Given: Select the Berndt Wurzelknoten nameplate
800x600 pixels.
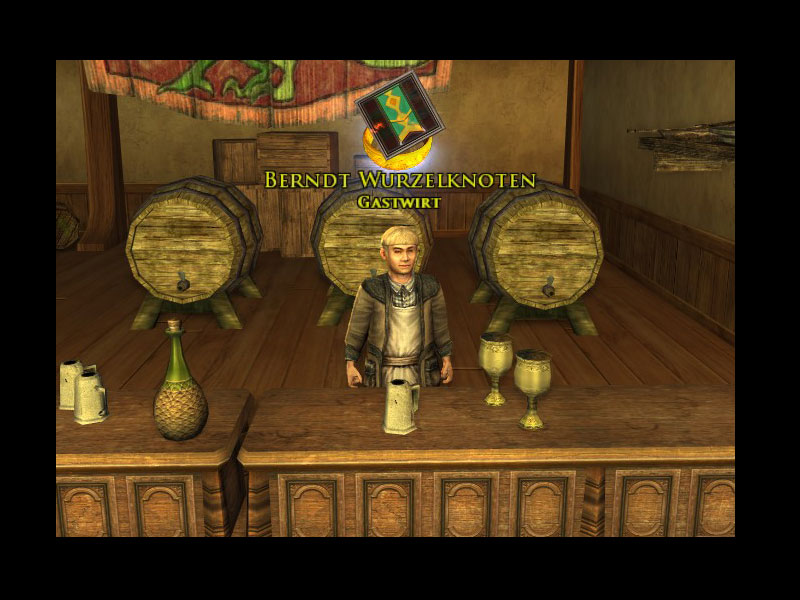Looking at the screenshot, I should point(400,181).
